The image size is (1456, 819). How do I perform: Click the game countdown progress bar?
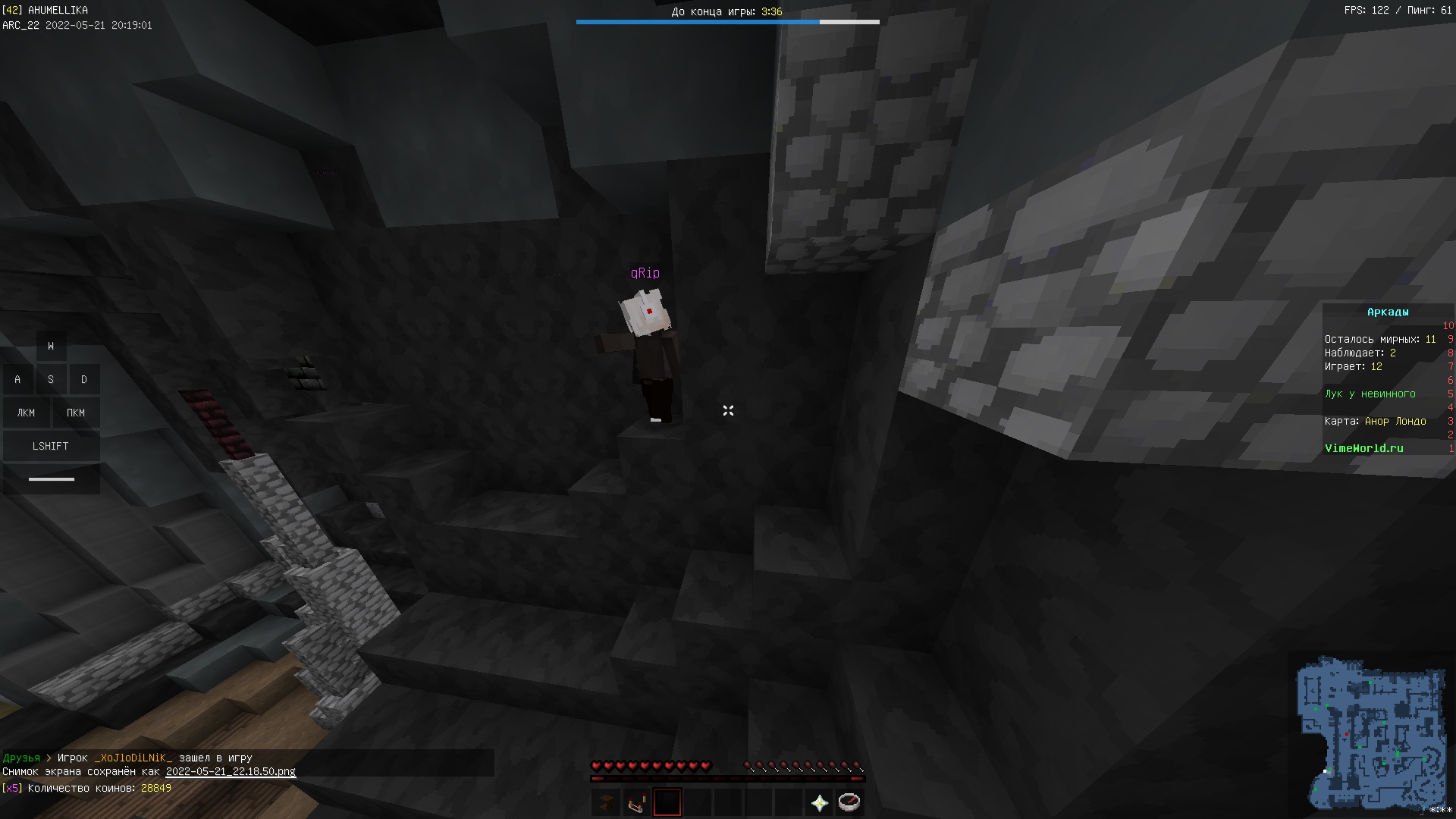tap(728, 22)
